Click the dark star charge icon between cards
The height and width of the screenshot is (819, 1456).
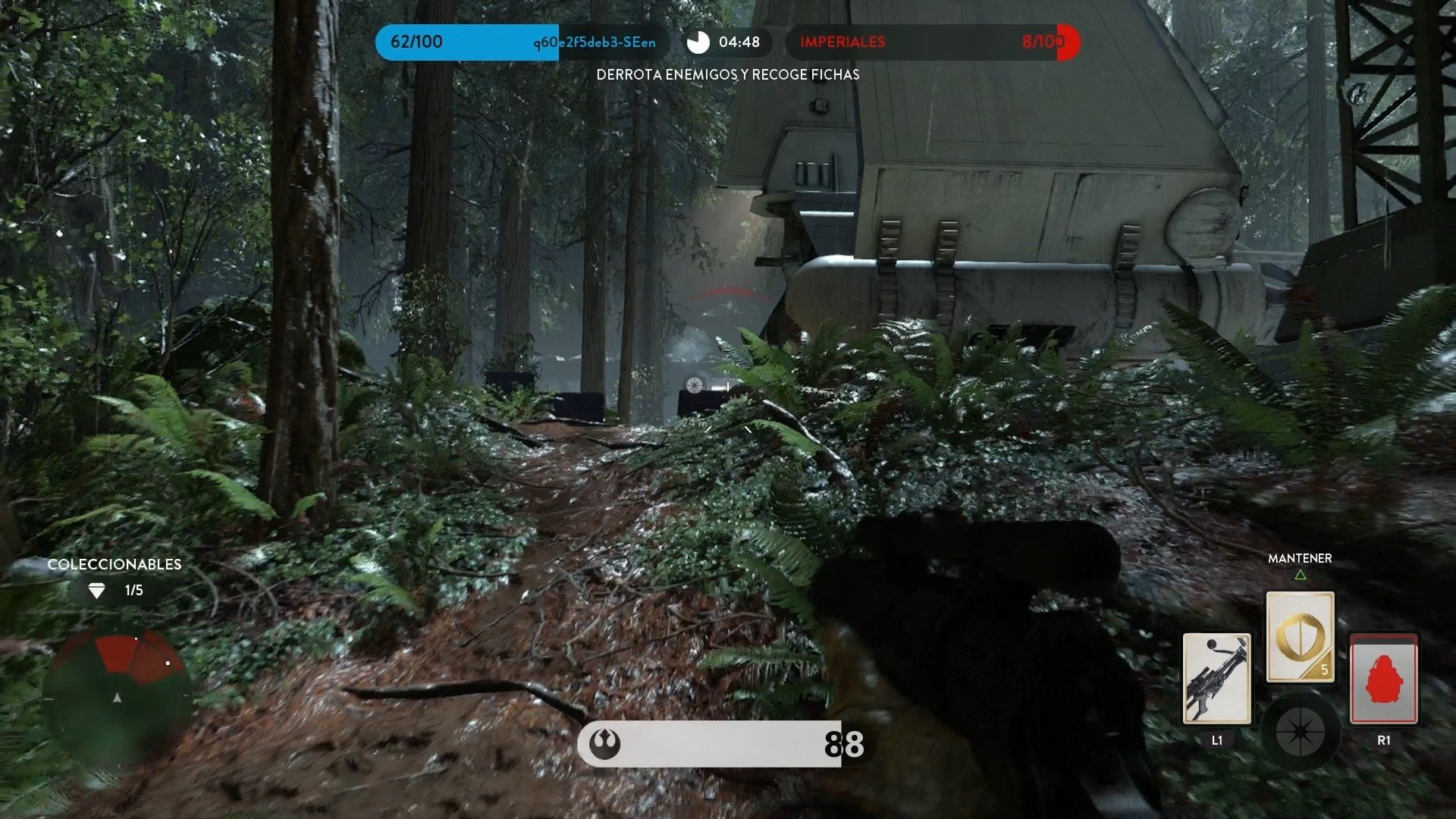pos(1301,733)
